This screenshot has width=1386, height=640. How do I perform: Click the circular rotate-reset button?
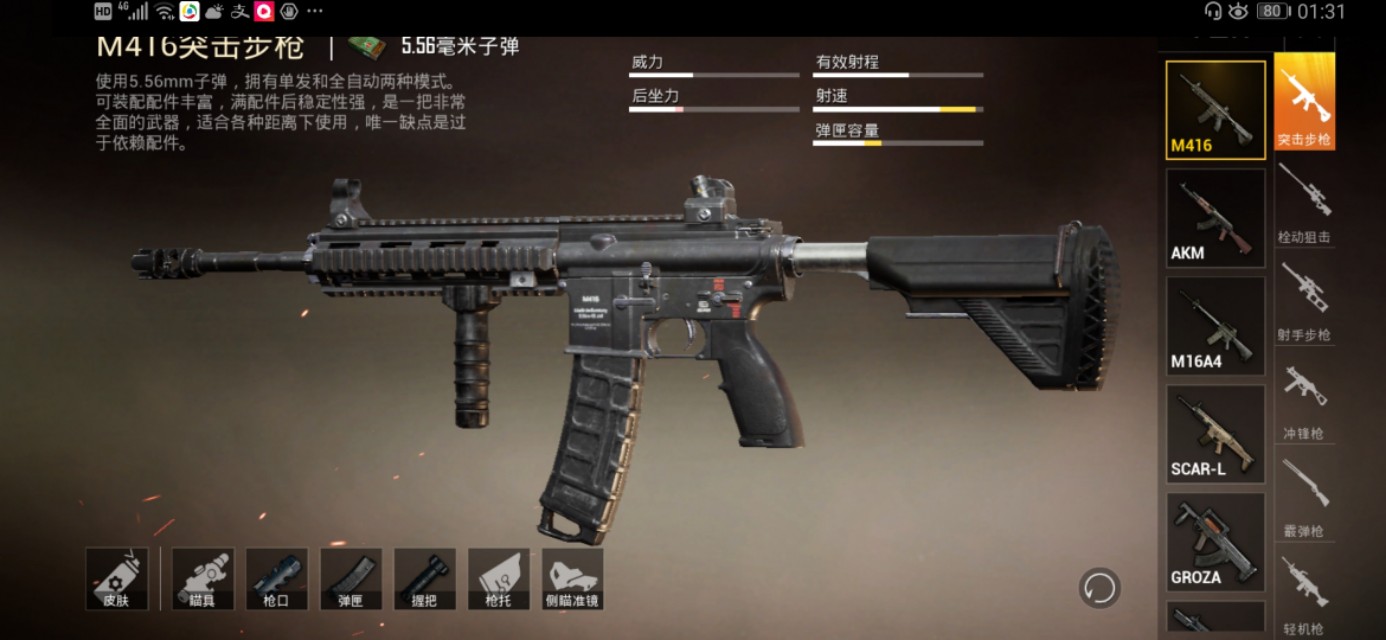pyautogui.click(x=1099, y=588)
